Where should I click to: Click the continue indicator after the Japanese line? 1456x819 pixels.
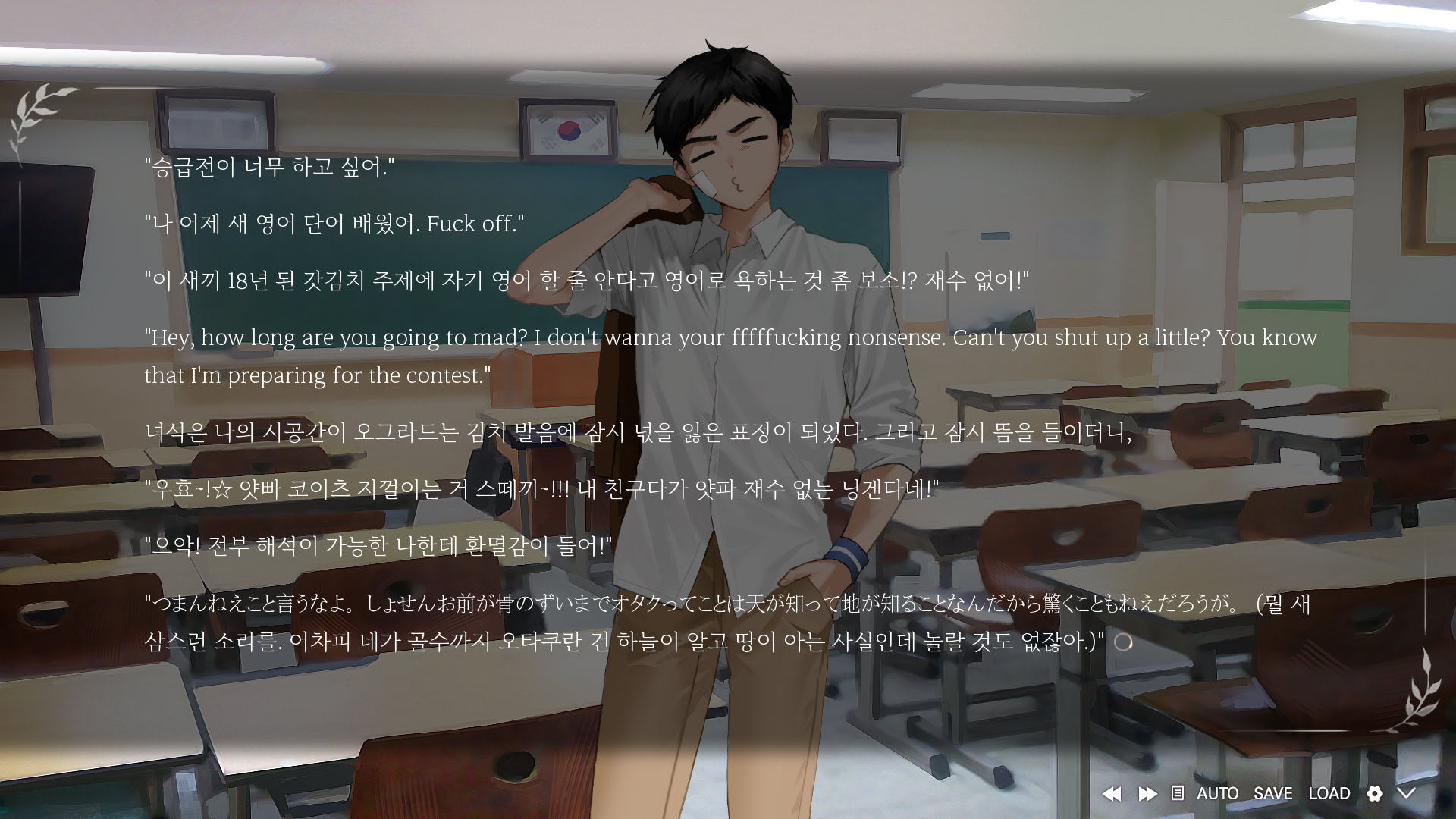pos(1124,642)
